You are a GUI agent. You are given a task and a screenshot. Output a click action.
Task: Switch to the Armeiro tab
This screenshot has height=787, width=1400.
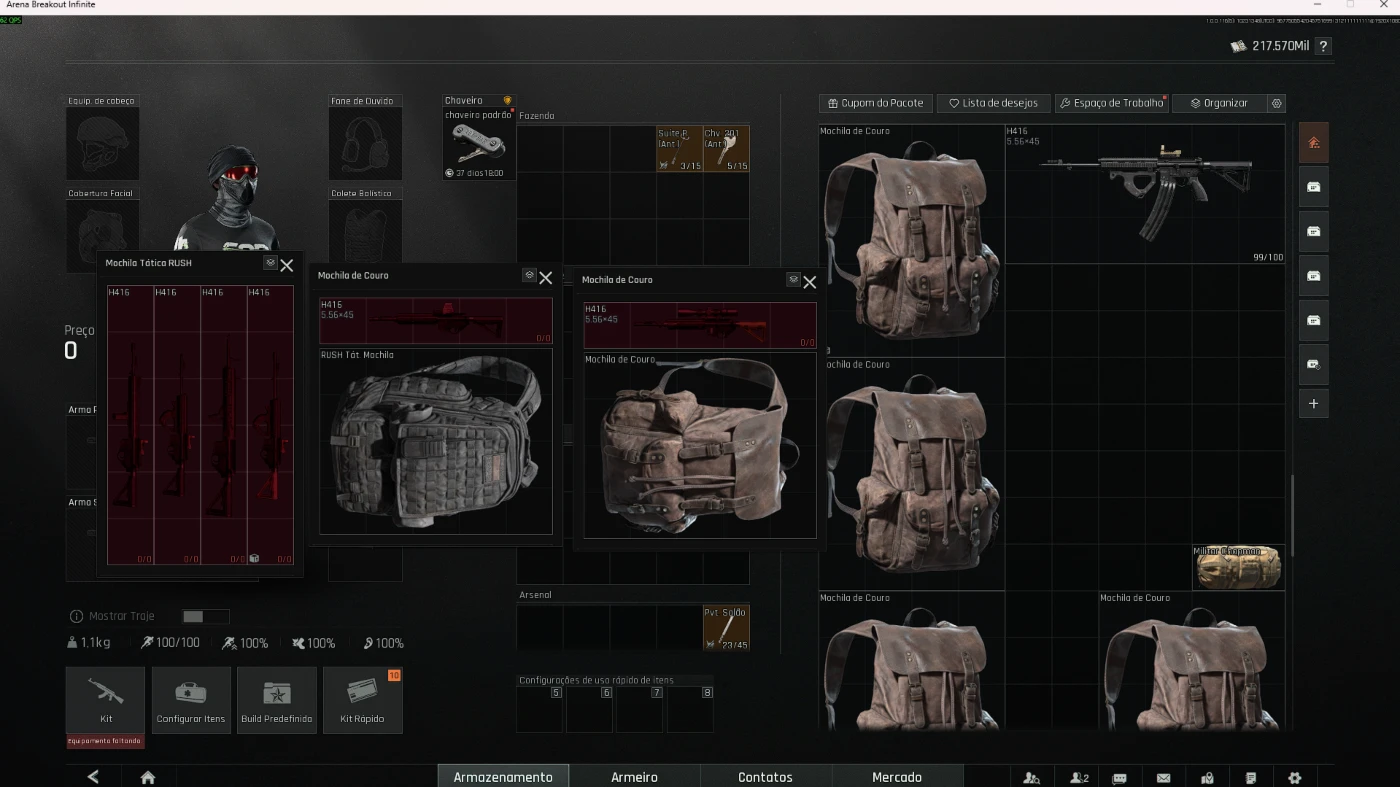pos(634,777)
